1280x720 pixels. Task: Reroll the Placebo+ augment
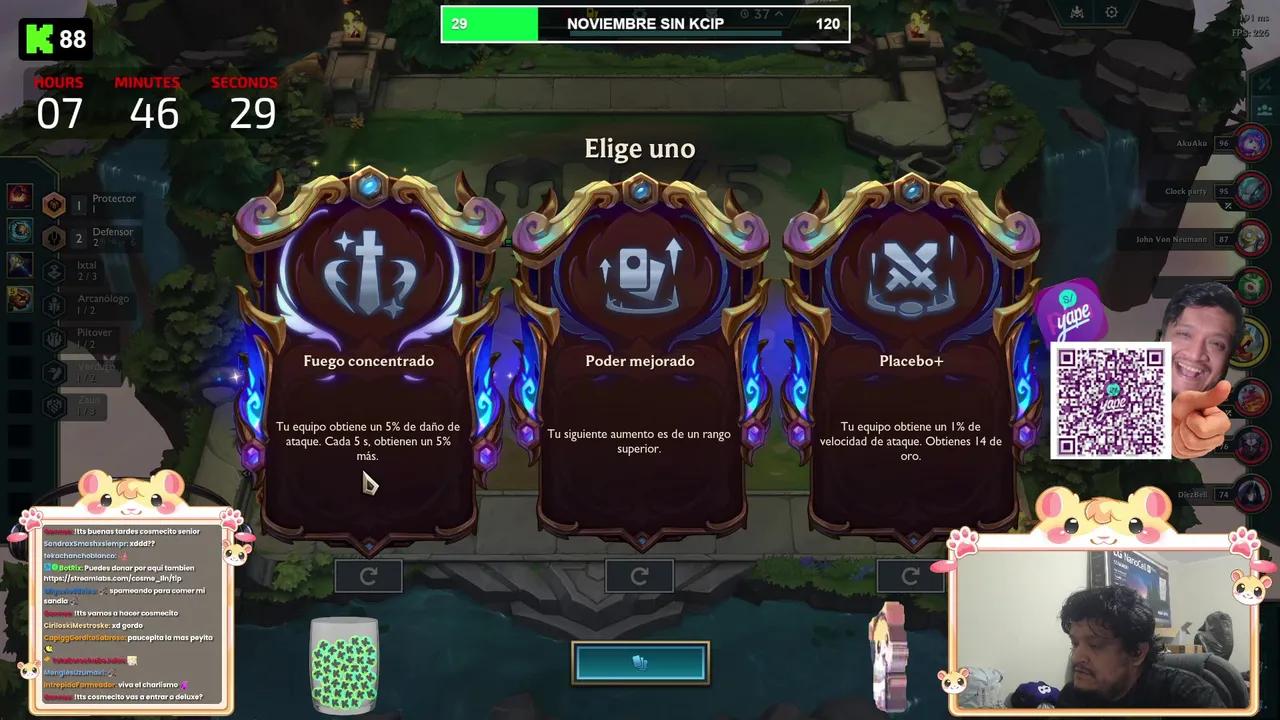tap(909, 576)
